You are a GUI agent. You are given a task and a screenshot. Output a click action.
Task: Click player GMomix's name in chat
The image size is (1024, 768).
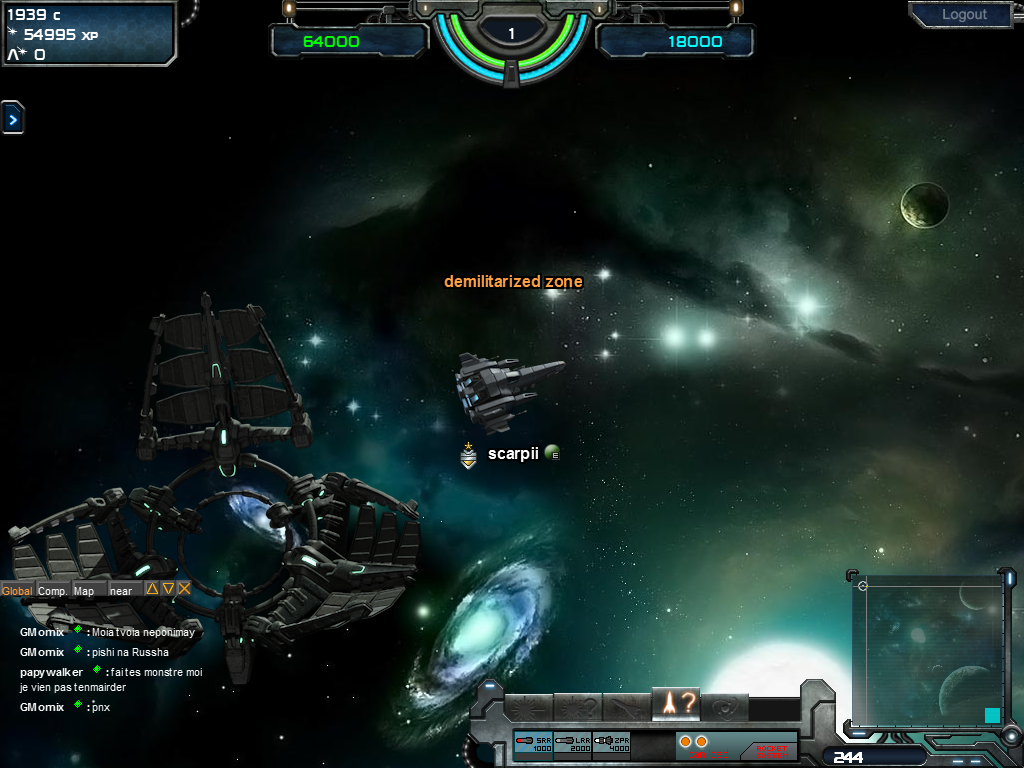(x=42, y=632)
